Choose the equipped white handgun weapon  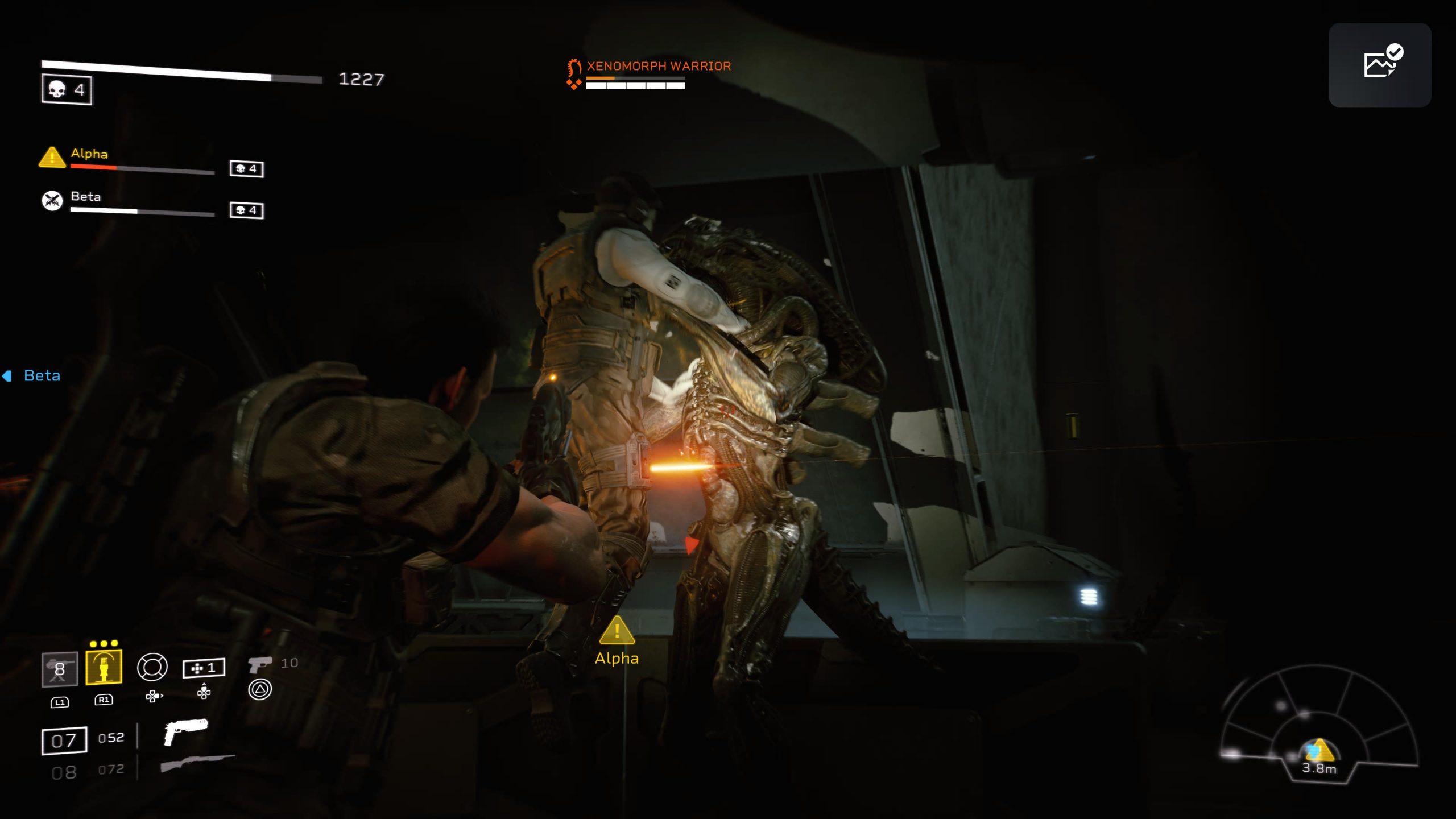pyautogui.click(x=185, y=731)
